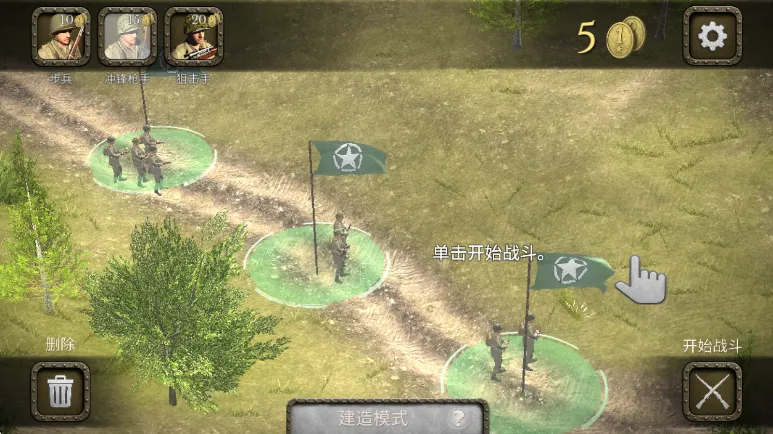Choose the 冲锋枪手 submachine gunner card
The image size is (773, 434).
coord(127,37)
